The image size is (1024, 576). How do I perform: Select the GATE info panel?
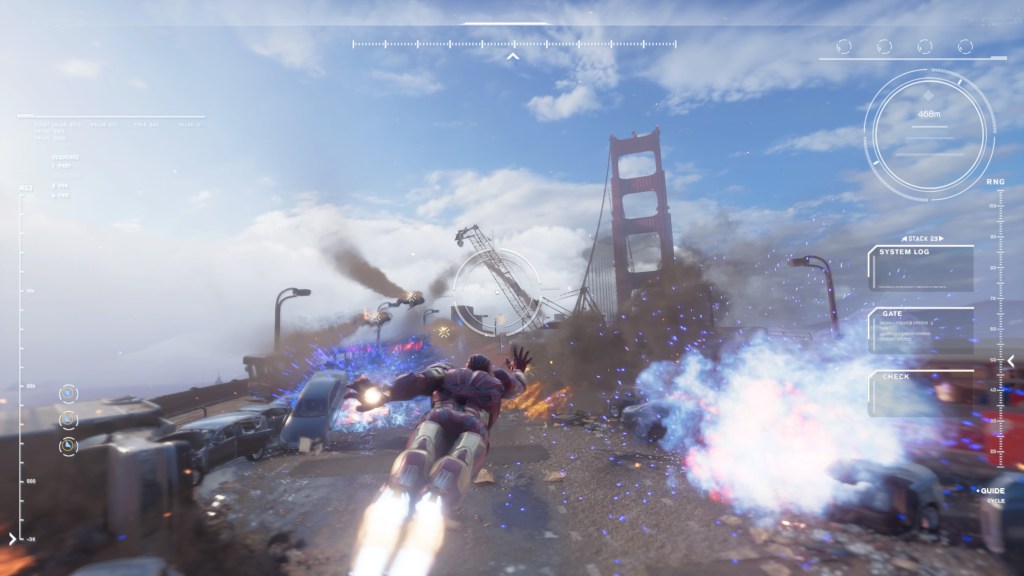pos(920,330)
